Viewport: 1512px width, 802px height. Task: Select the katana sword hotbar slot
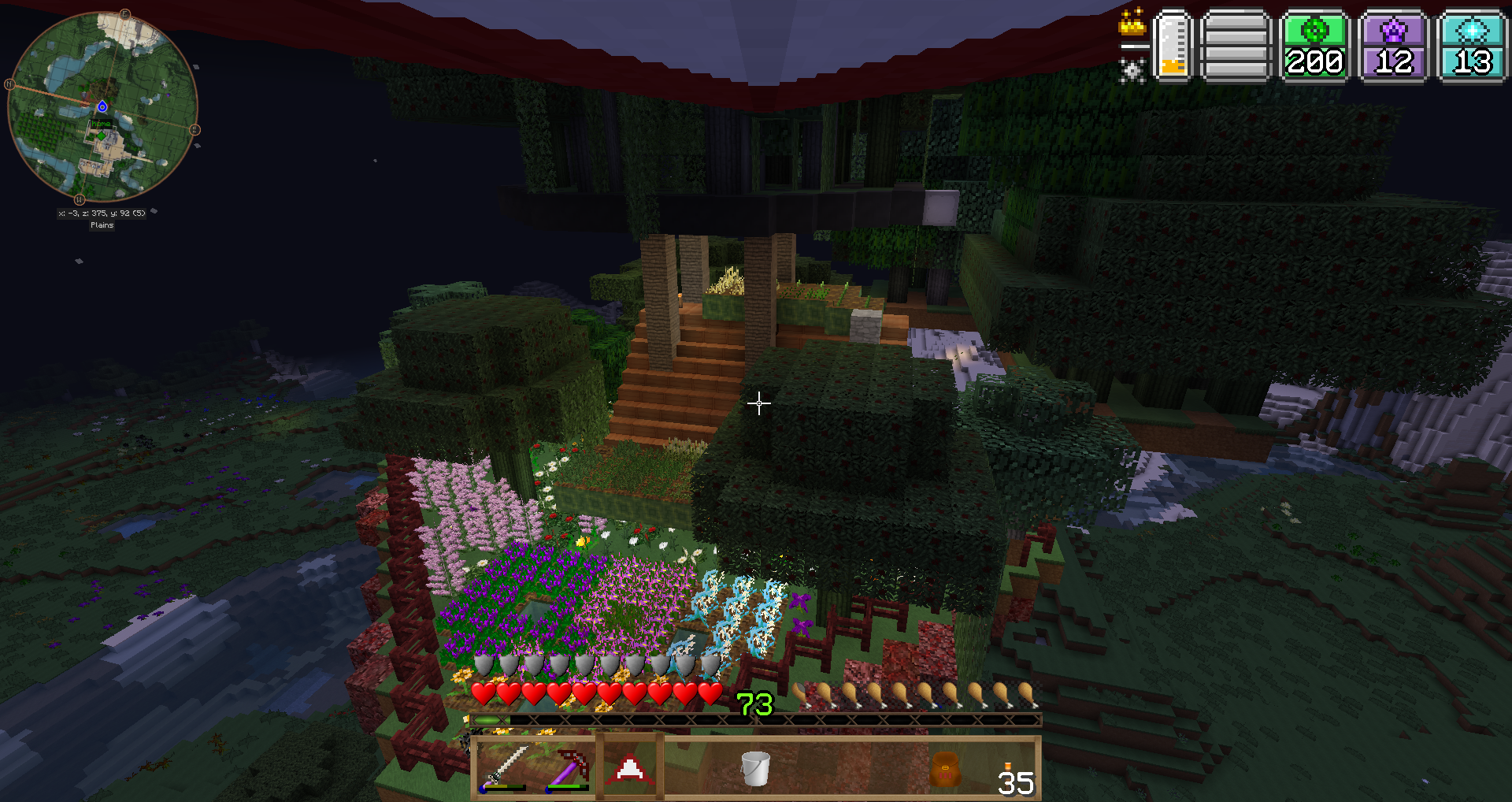point(505,768)
